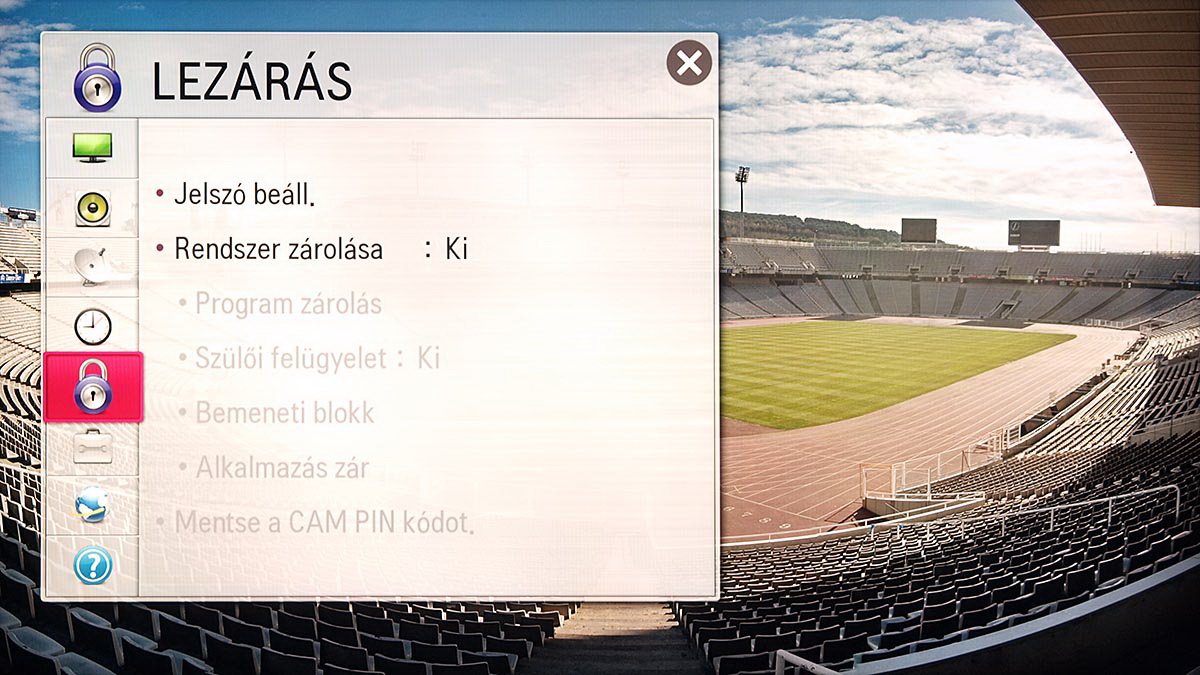Image resolution: width=1200 pixels, height=675 pixels.
Task: Switch to the sound speaker tab
Action: [x=92, y=209]
